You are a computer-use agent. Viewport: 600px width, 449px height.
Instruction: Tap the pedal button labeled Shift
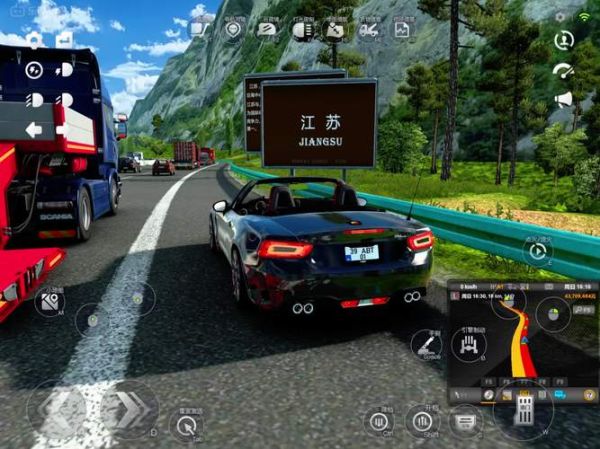pos(422,421)
